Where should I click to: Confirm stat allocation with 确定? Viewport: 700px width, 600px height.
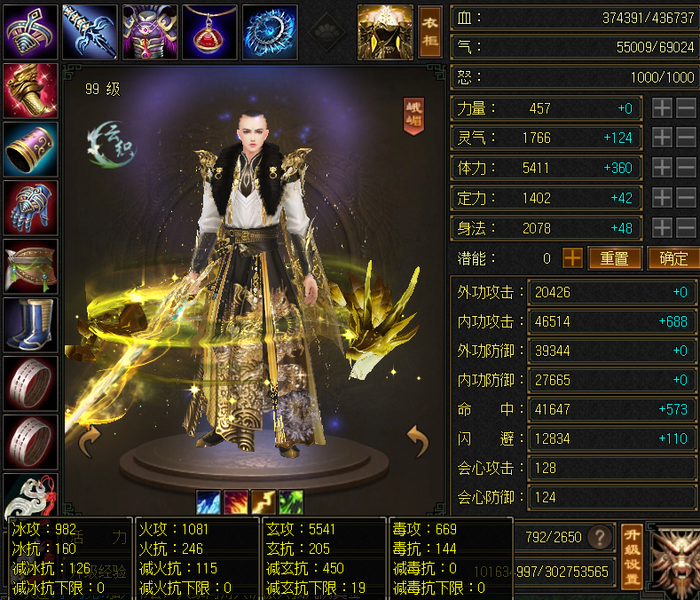click(674, 258)
